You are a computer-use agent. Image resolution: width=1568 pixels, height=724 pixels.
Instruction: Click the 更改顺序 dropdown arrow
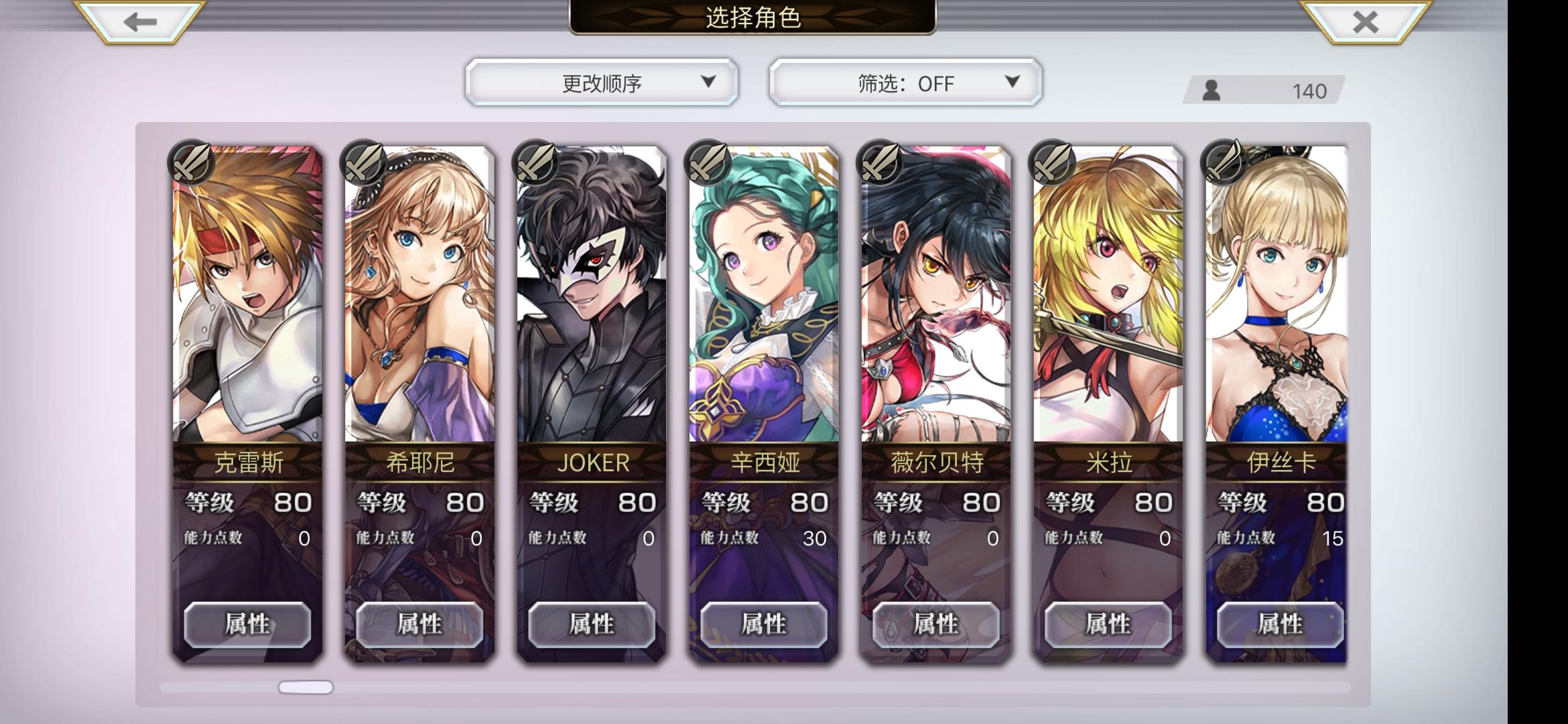point(708,82)
